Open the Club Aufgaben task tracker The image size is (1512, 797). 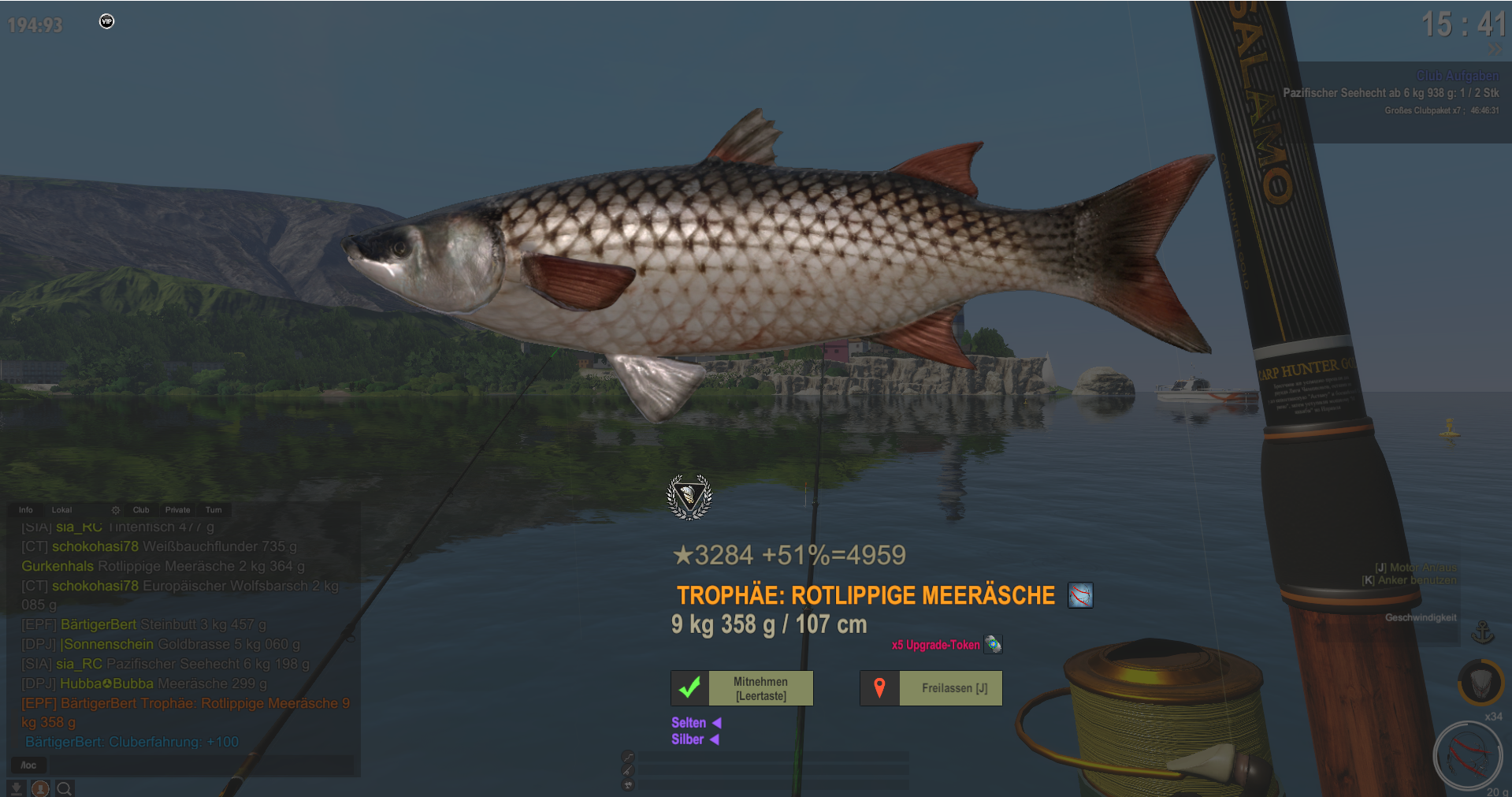[1457, 76]
